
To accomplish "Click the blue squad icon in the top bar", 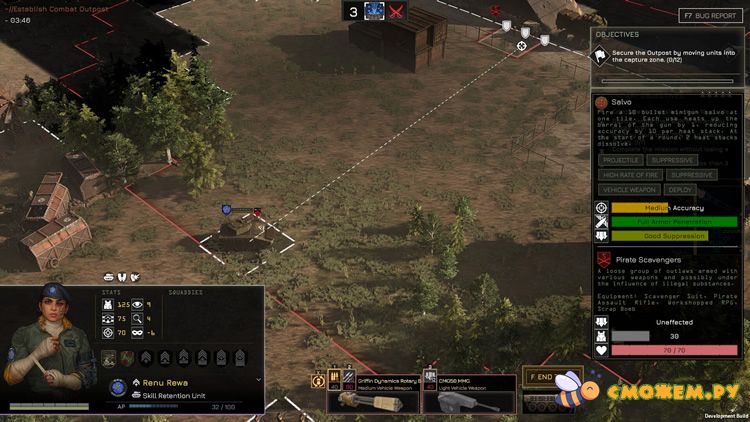I will pyautogui.click(x=375, y=11).
